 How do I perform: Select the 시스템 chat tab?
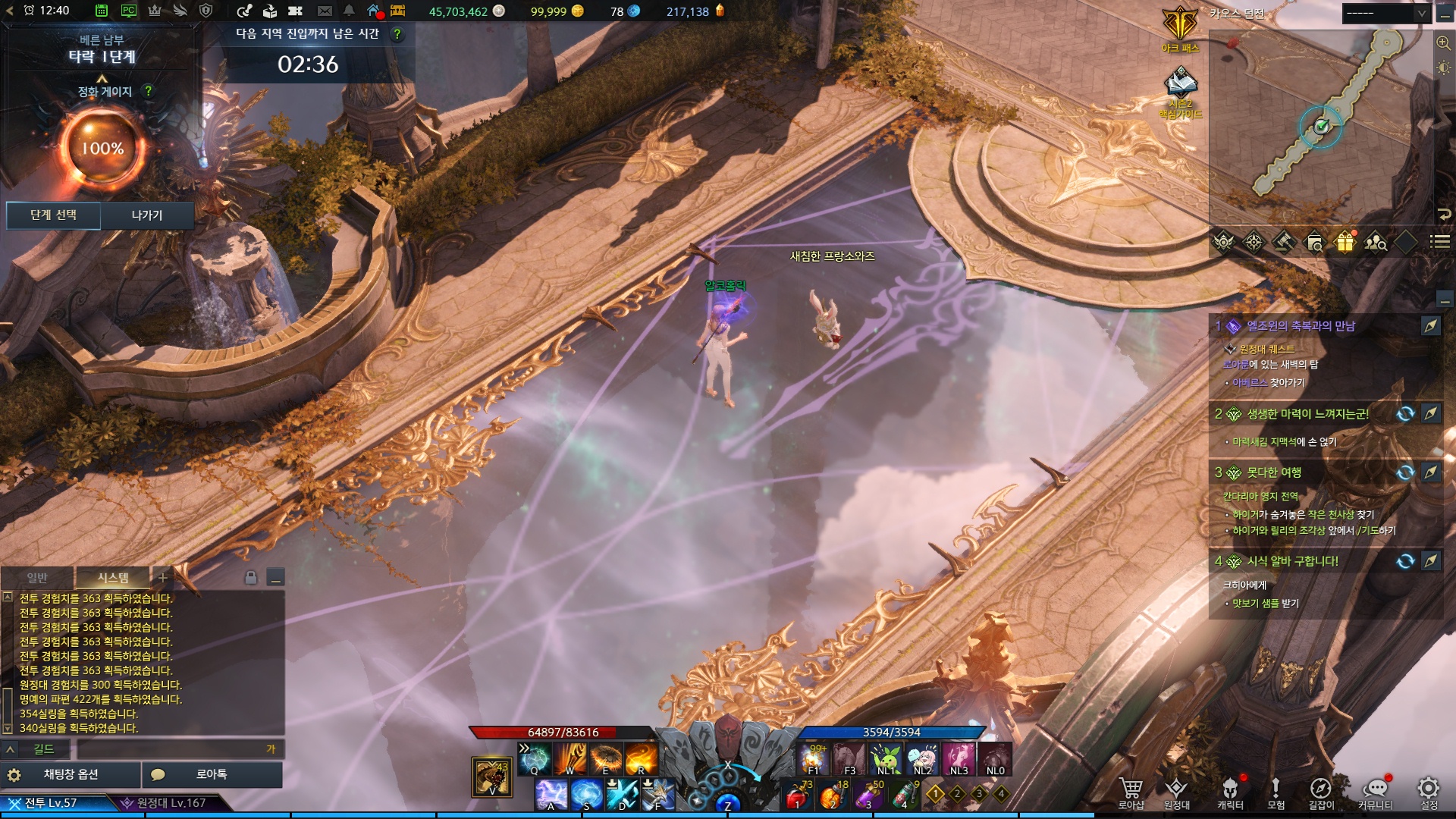coord(112,578)
